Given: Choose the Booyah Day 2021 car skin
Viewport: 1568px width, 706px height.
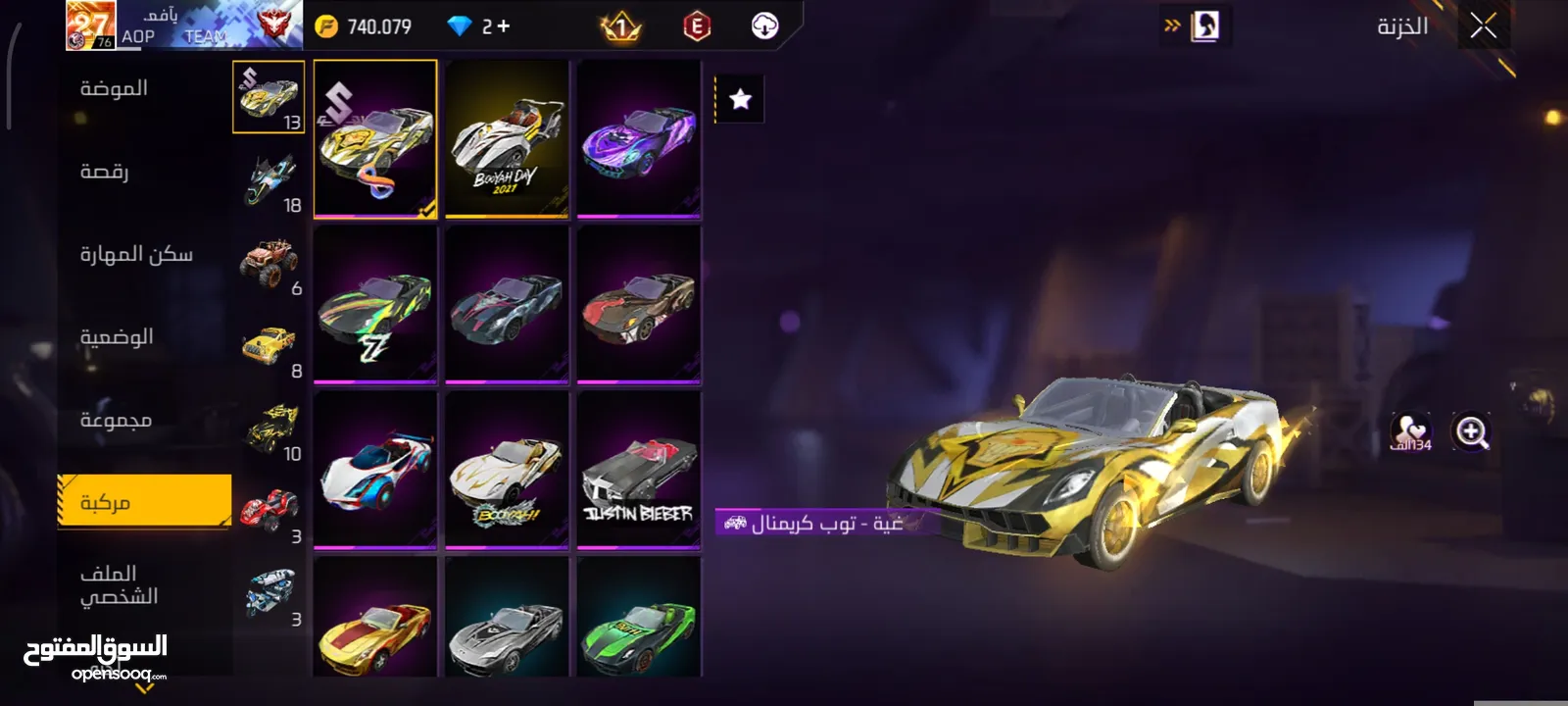Looking at the screenshot, I should 507,138.
